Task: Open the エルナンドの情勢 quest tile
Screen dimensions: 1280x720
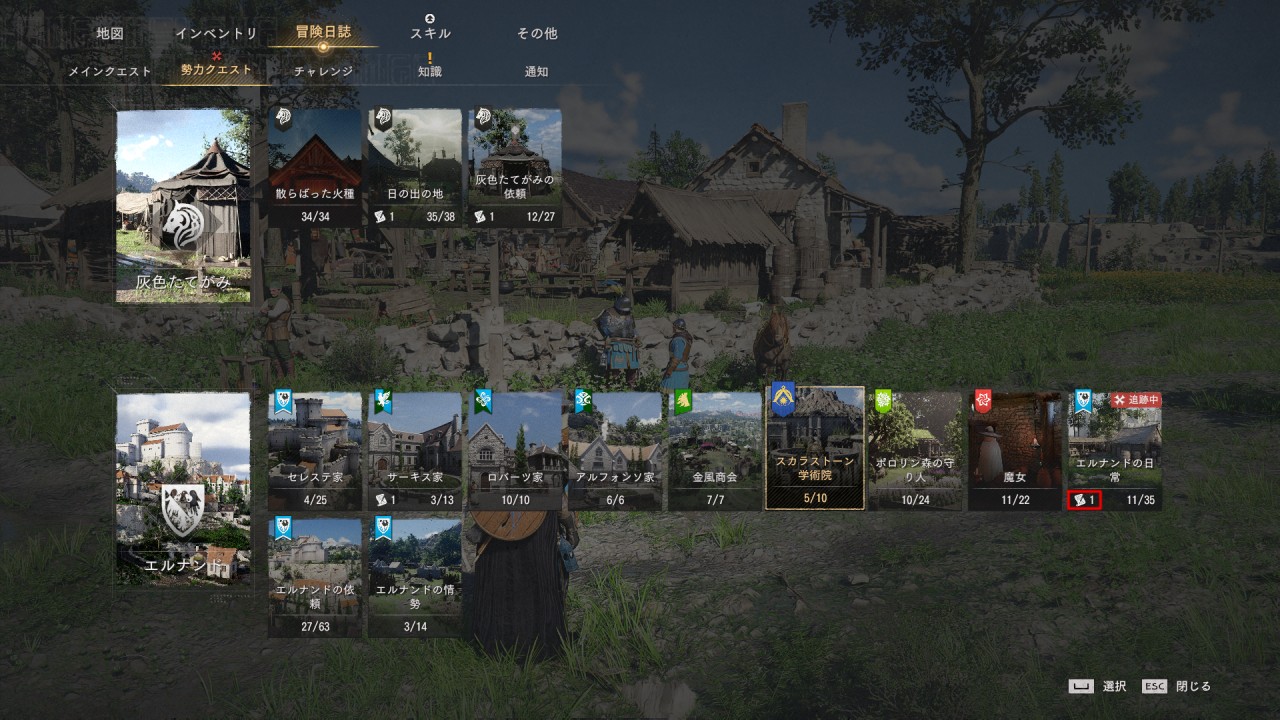Action: click(415, 577)
